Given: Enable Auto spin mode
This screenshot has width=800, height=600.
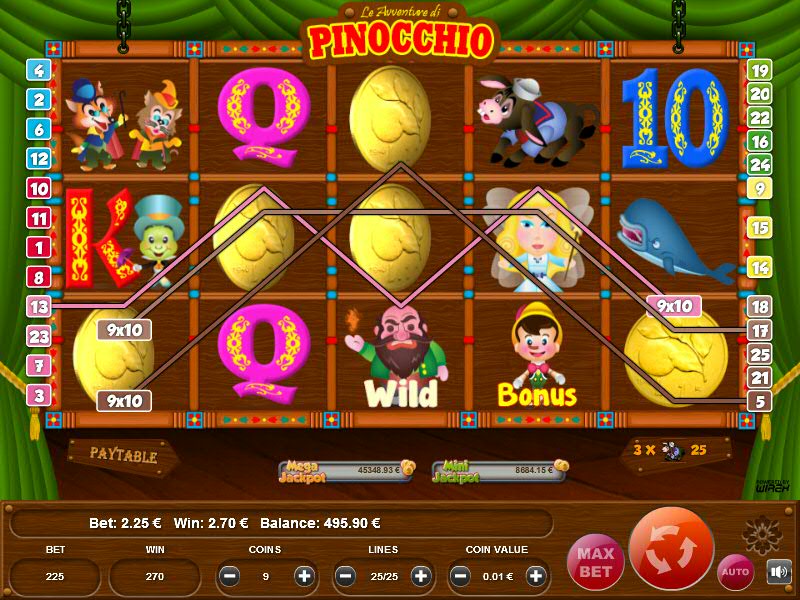Looking at the screenshot, I should 737,571.
